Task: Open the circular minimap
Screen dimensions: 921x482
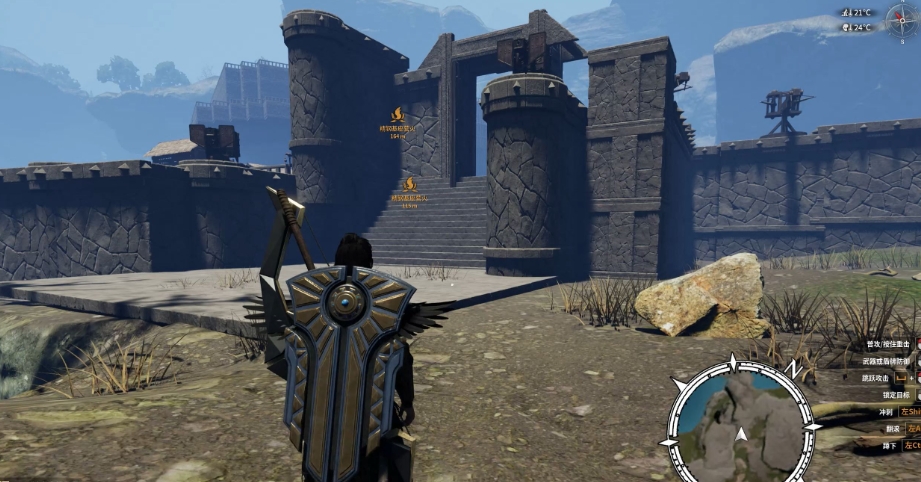Action: click(x=741, y=421)
